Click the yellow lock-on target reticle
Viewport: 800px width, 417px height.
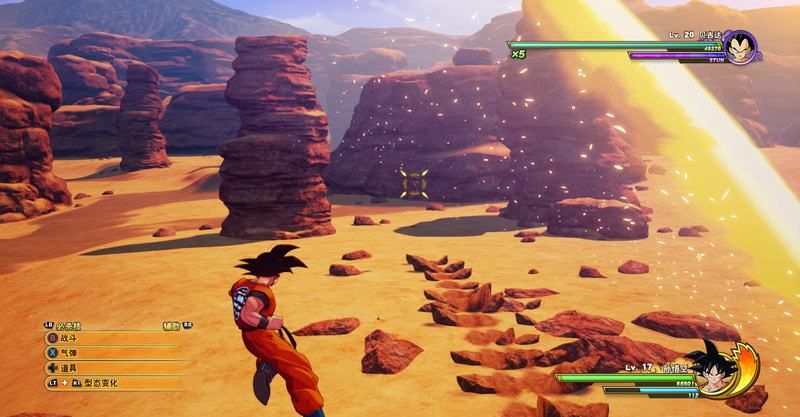pyautogui.click(x=412, y=183)
